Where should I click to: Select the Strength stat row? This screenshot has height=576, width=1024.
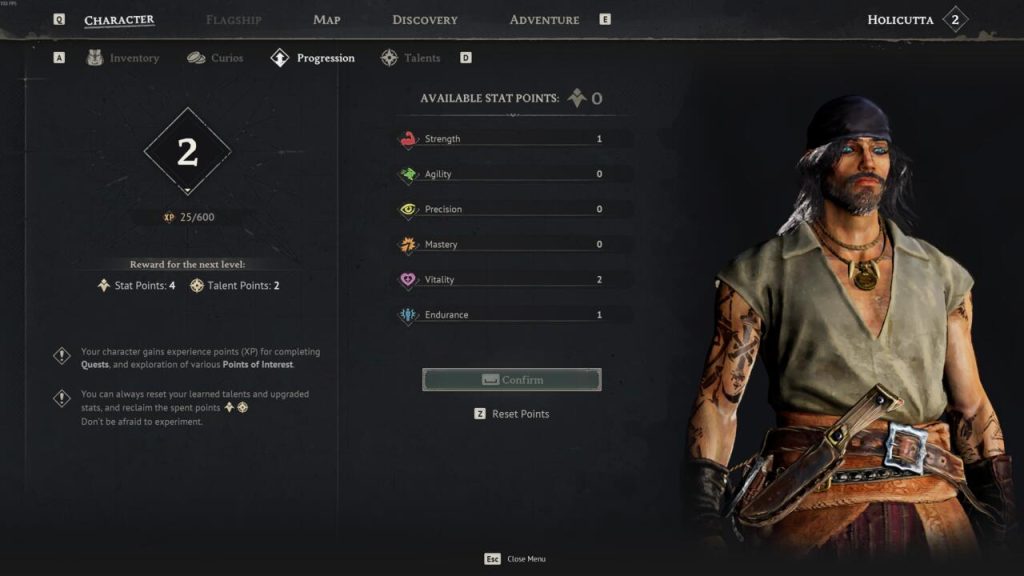[512, 139]
